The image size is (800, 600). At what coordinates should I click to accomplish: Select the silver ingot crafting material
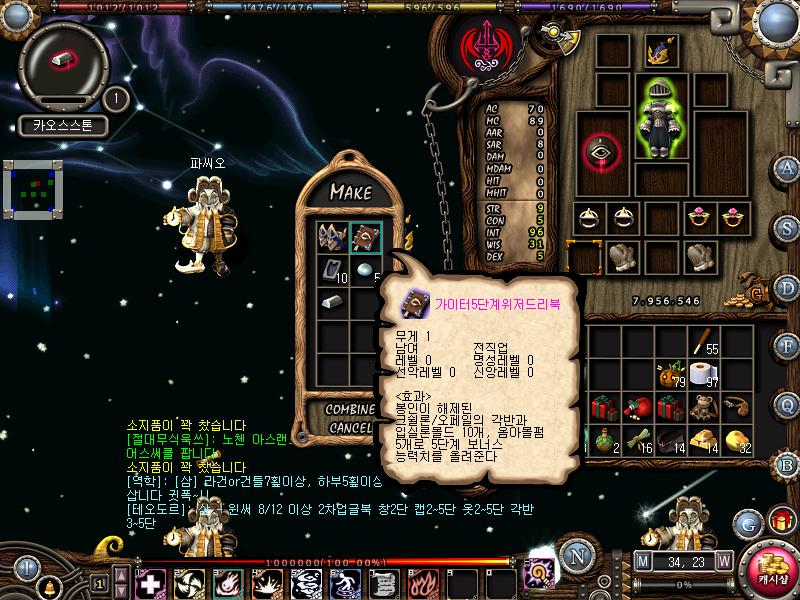click(x=334, y=302)
